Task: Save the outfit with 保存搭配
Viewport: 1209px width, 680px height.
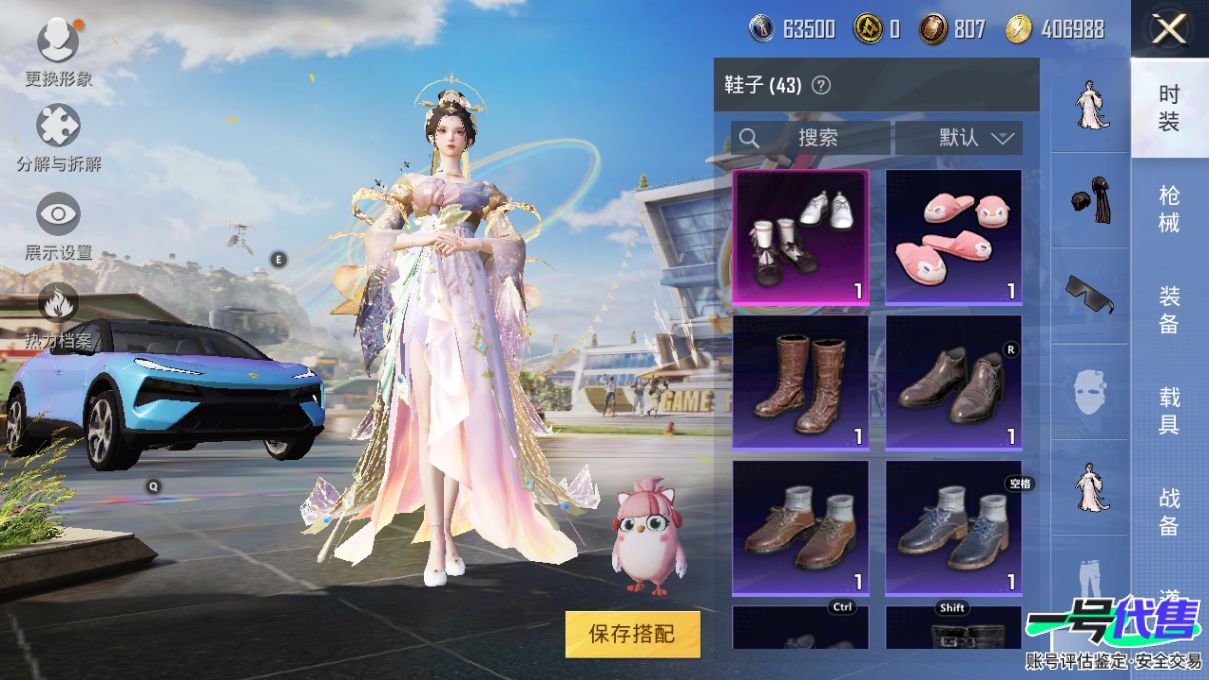Action: pos(632,633)
